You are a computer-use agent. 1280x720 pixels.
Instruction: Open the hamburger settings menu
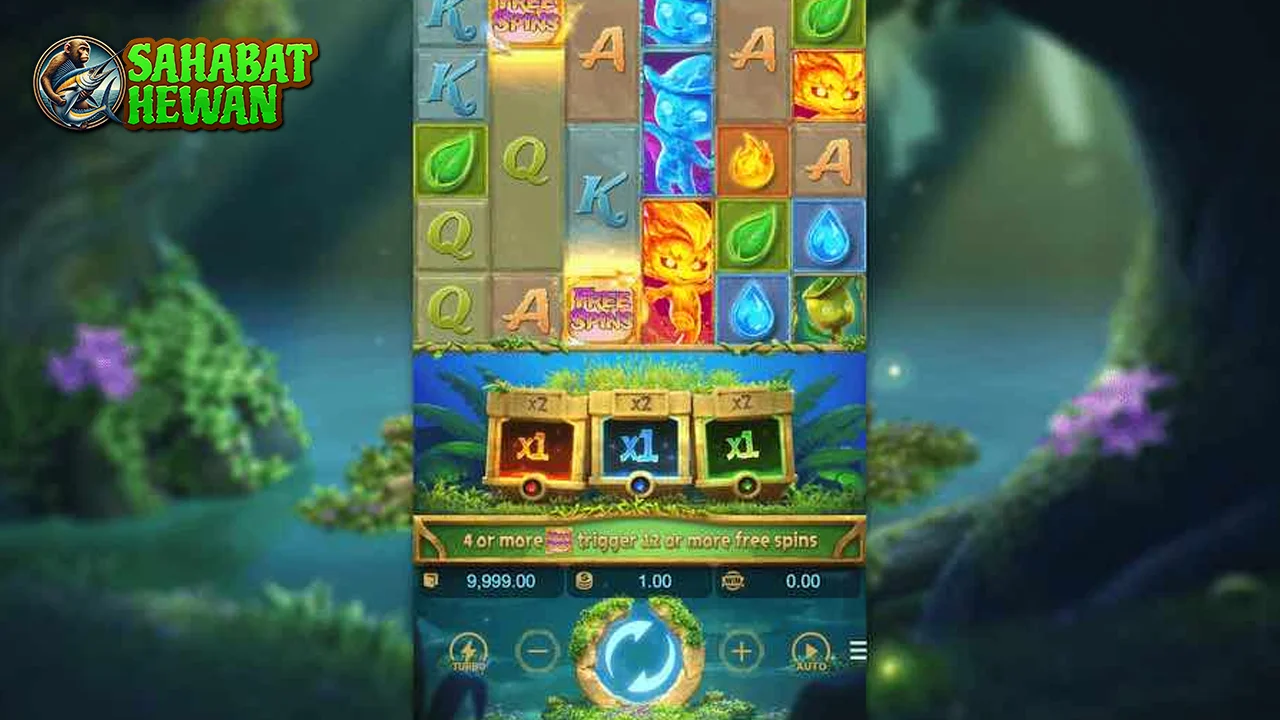coord(857,650)
